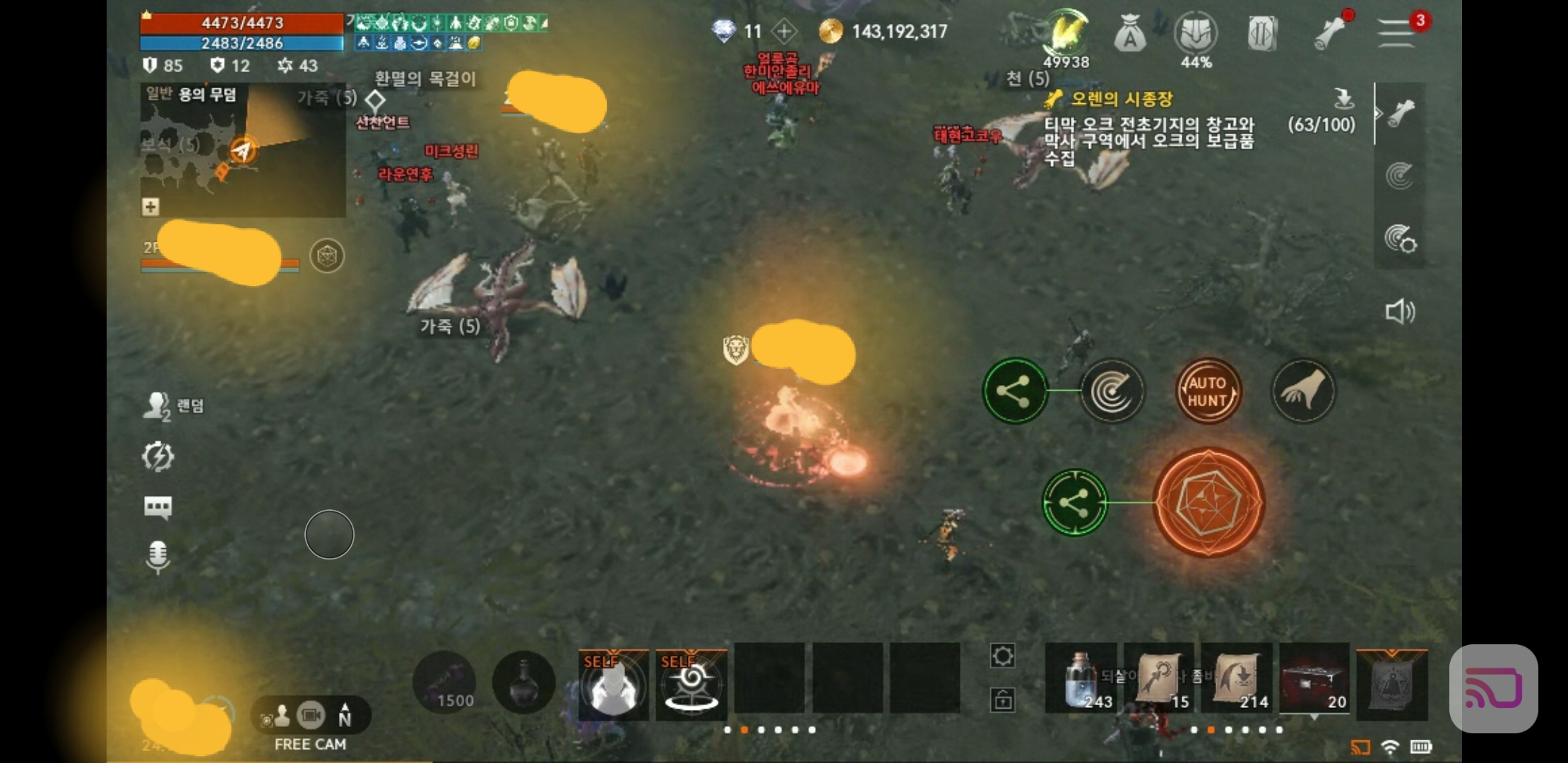Open the chat speech bubble
The image size is (1568, 763).
tap(158, 507)
